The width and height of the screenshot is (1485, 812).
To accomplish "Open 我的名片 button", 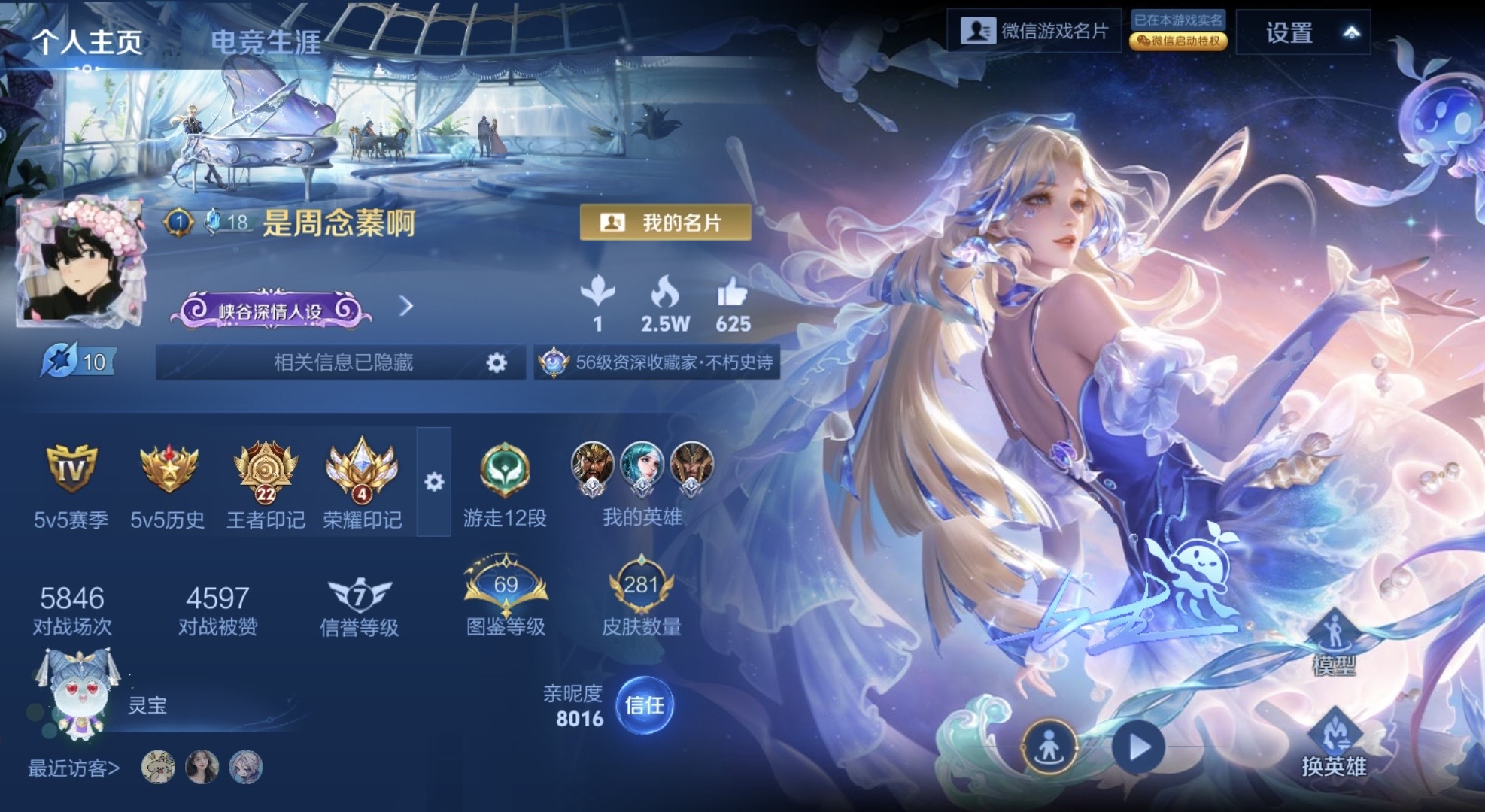I will pos(665,223).
